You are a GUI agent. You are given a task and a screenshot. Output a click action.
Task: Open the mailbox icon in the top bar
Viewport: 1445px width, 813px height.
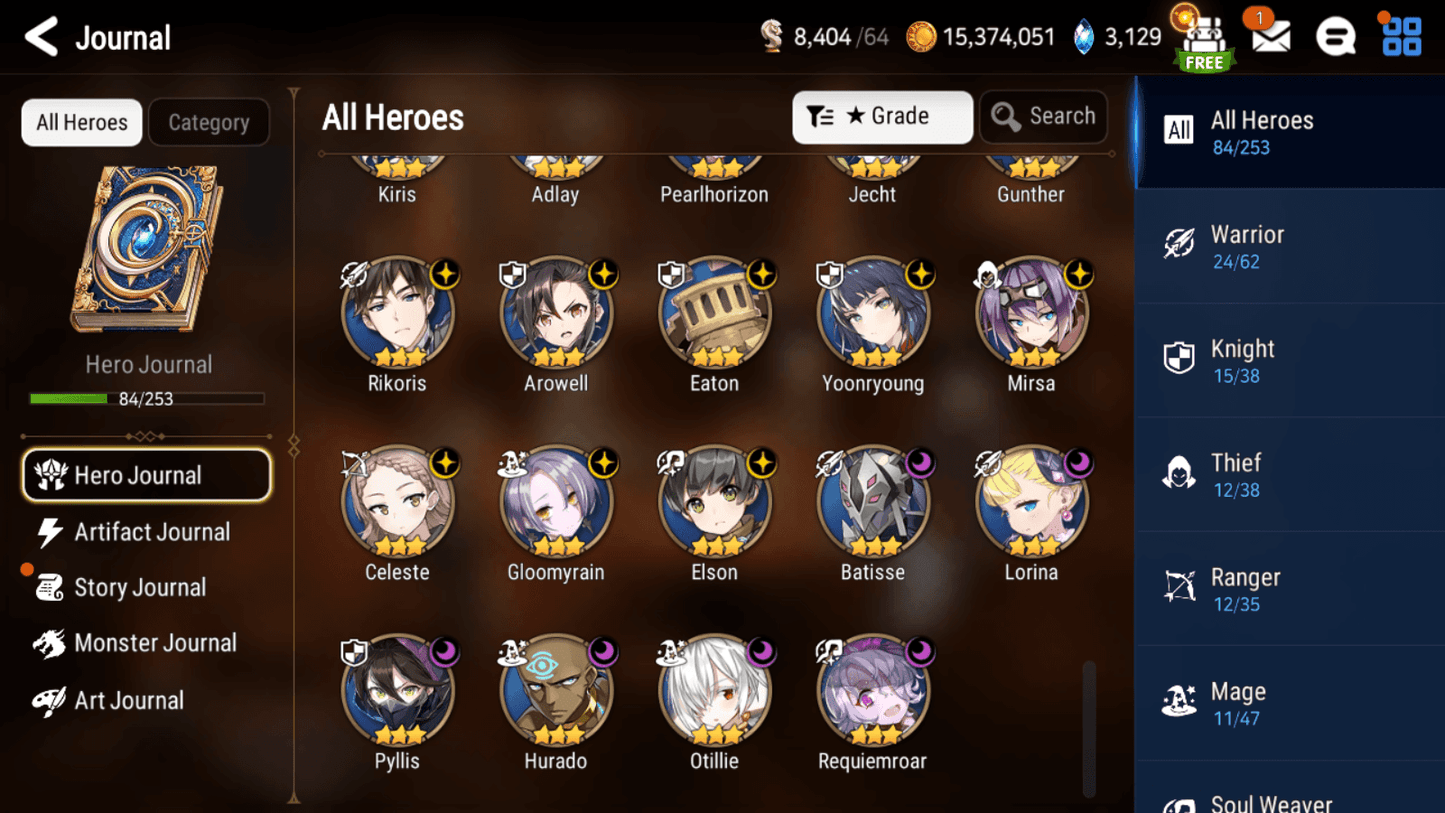point(1269,36)
